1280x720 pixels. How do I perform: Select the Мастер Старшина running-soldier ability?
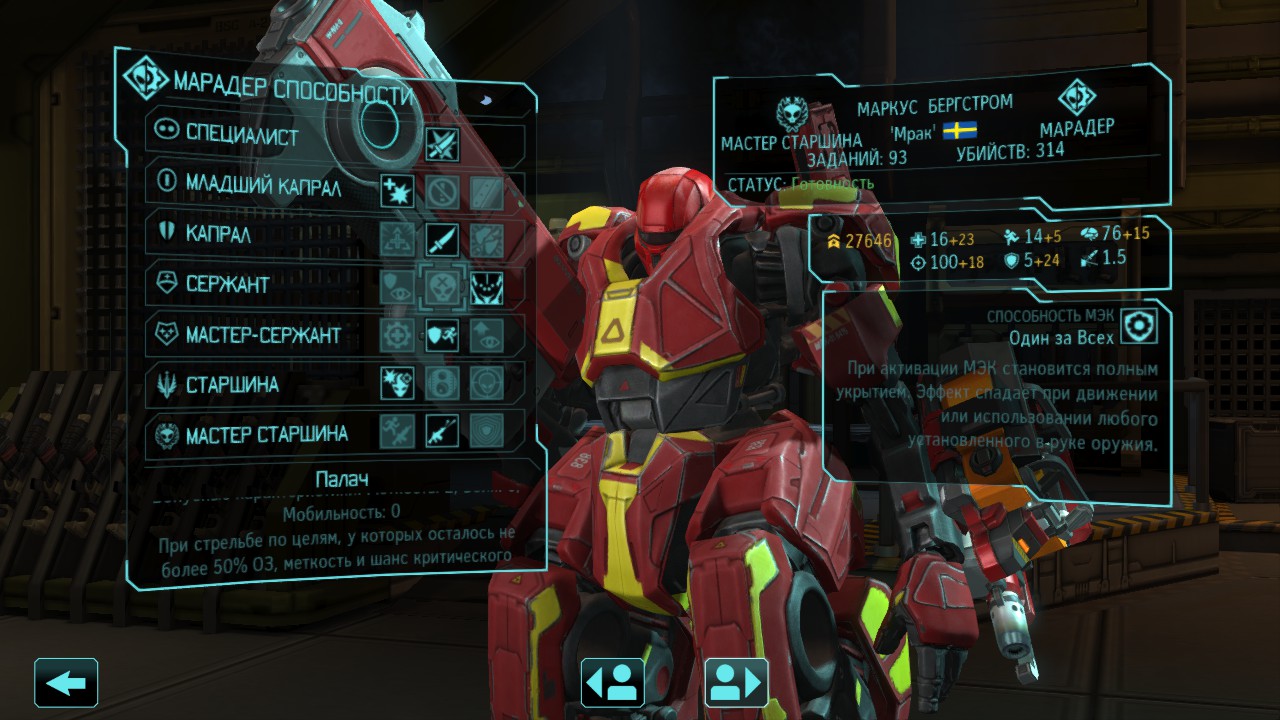coord(397,432)
